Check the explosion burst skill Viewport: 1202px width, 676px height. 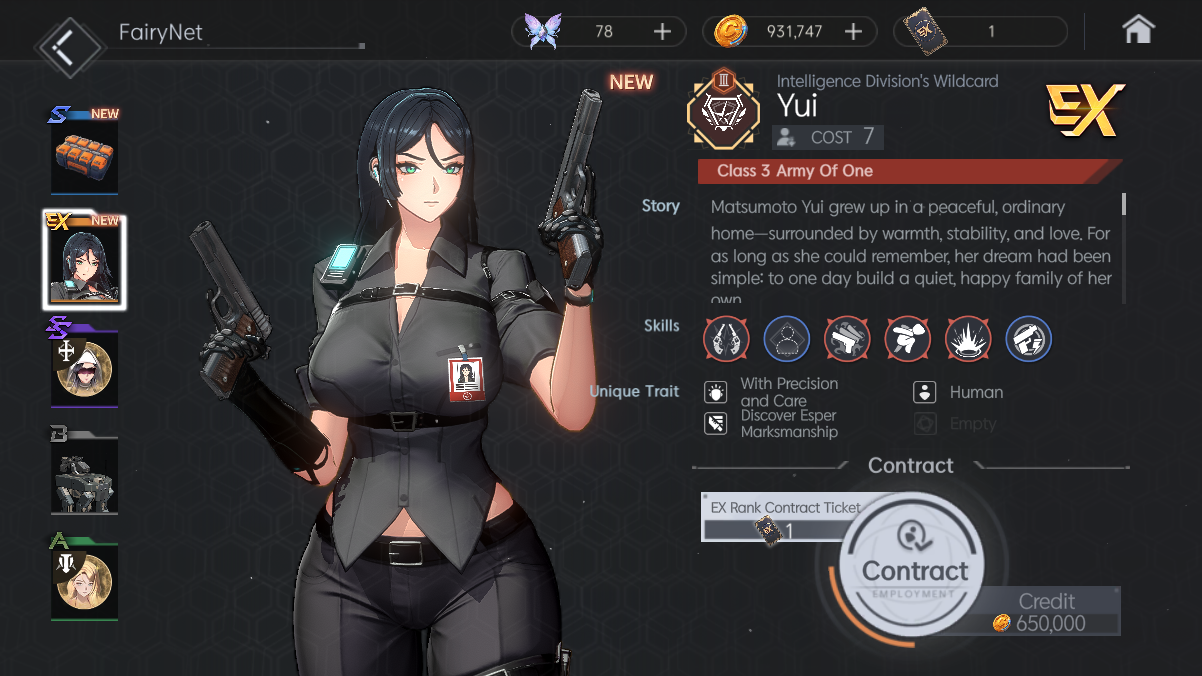coord(968,338)
